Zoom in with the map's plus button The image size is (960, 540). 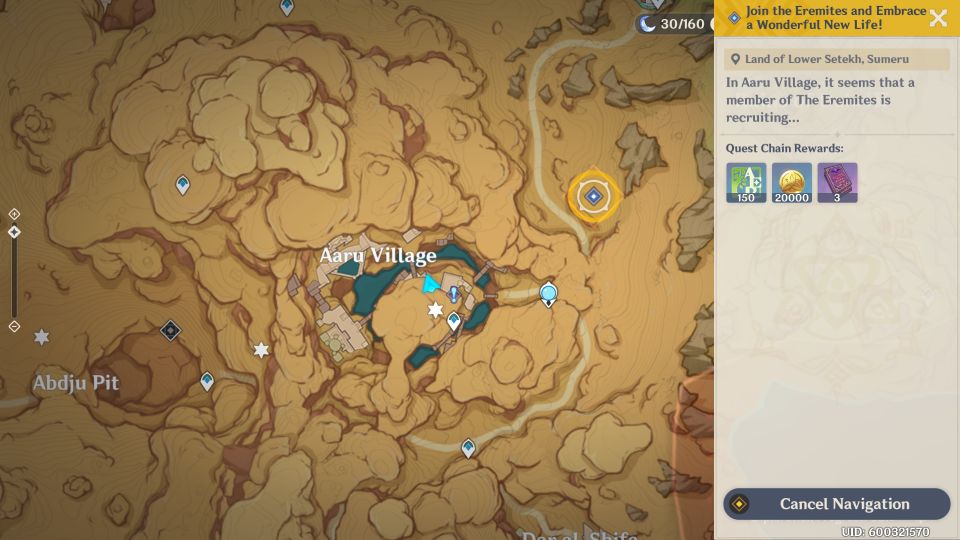click(14, 214)
